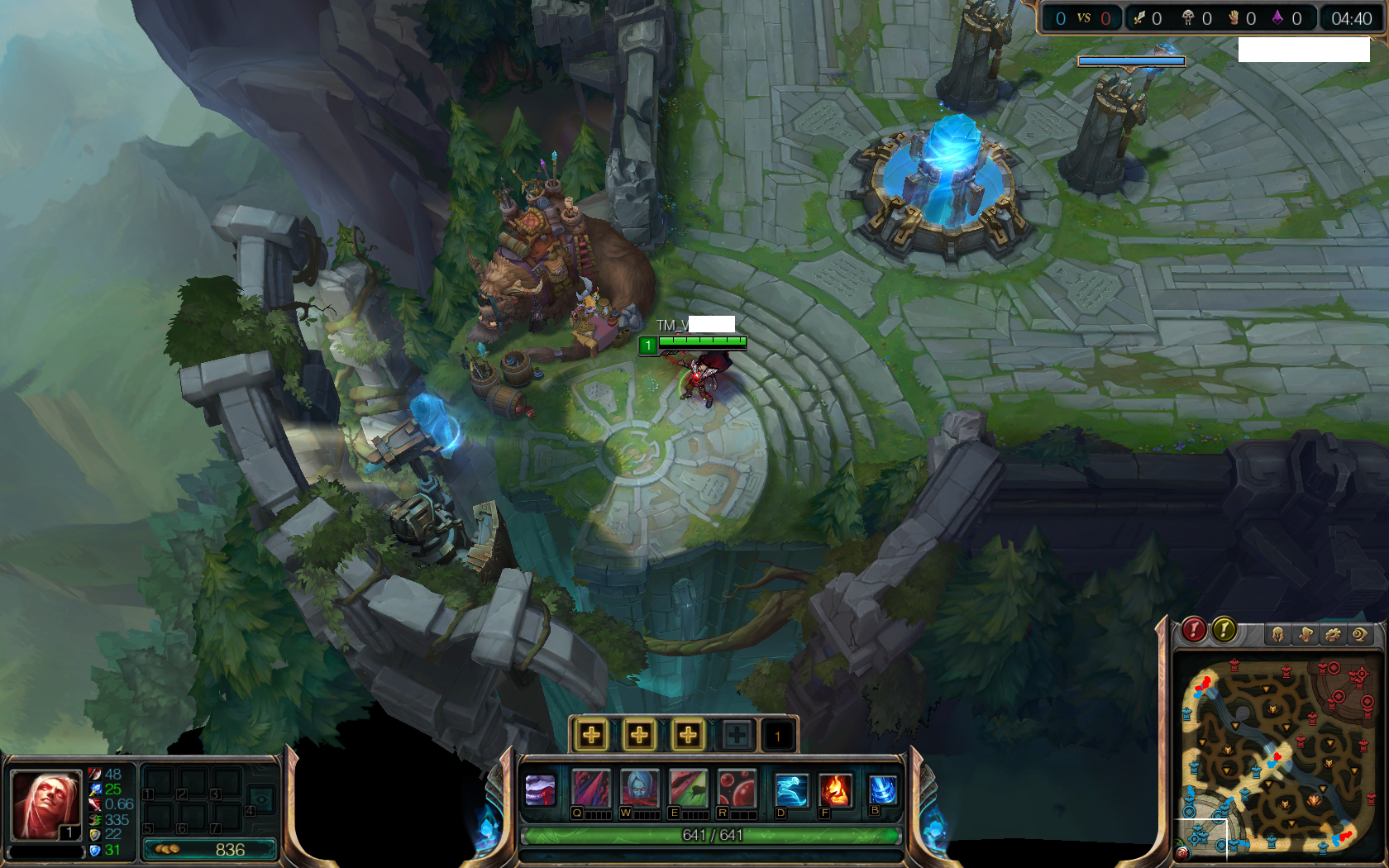Select the trinket slot with eye icon

[261, 798]
